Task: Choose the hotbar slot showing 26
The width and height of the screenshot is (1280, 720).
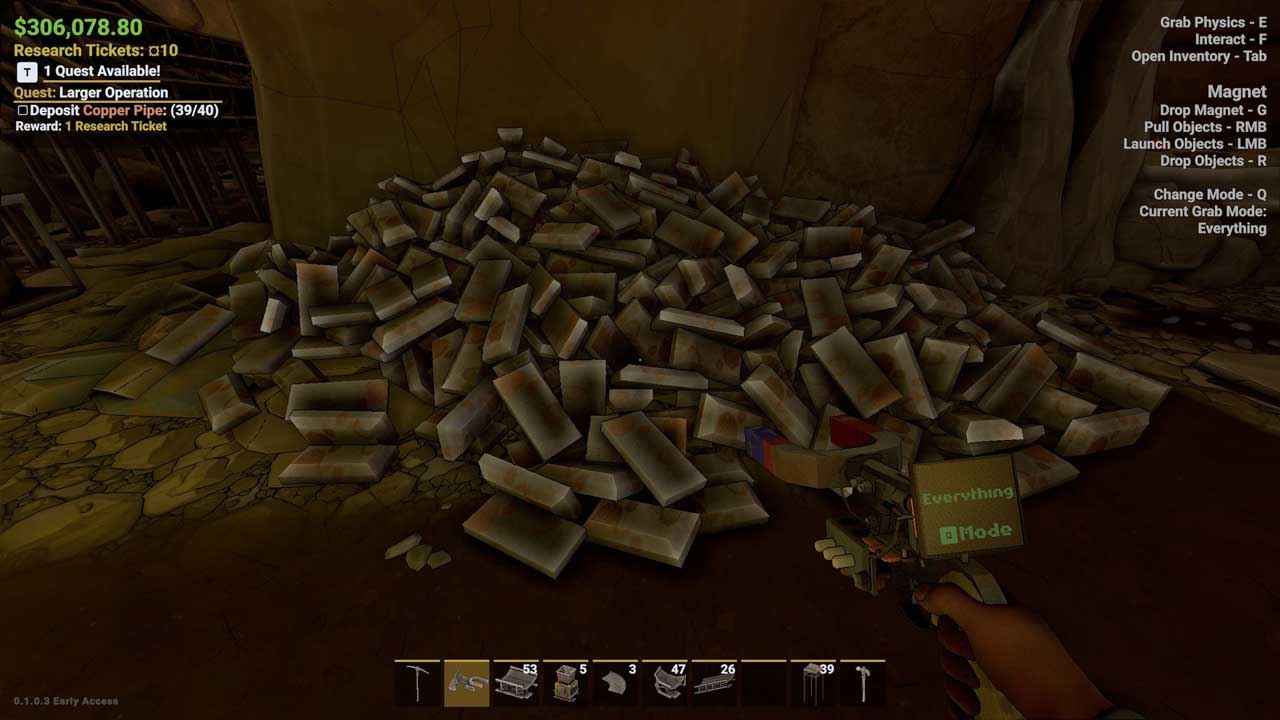Action: coord(714,683)
